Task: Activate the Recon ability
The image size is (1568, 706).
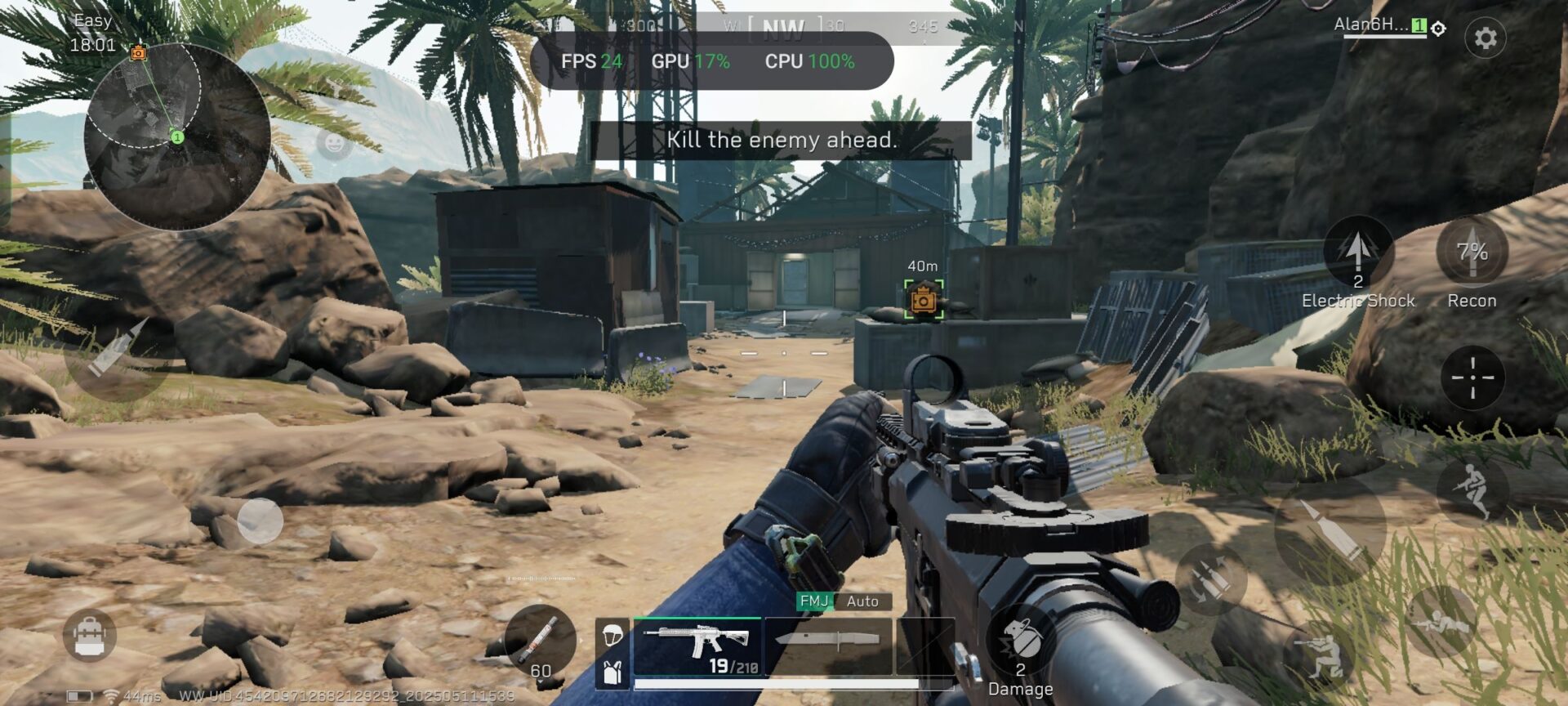Action: coord(1472,253)
